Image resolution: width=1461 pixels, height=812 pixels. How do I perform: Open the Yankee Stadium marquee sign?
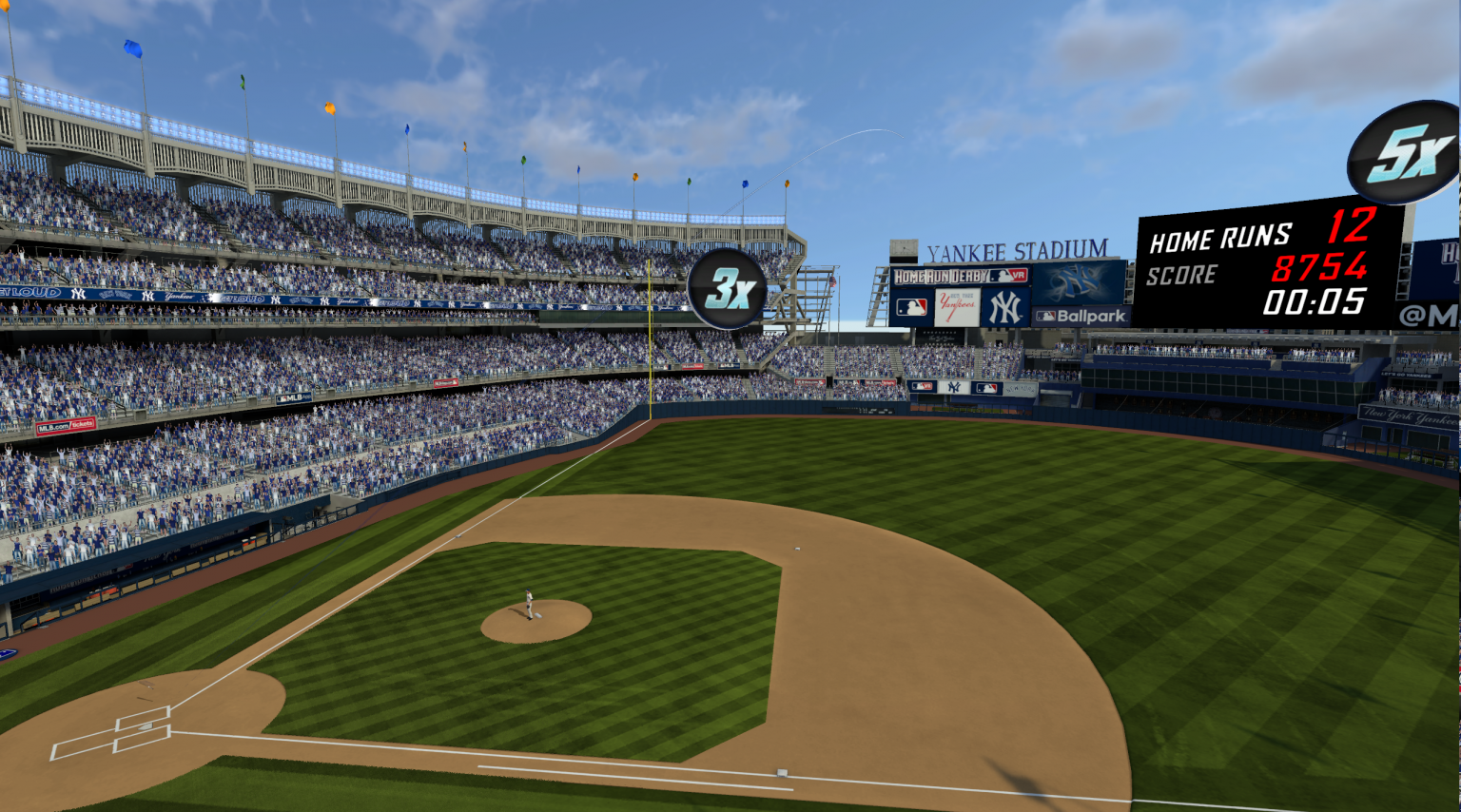pos(1016,250)
